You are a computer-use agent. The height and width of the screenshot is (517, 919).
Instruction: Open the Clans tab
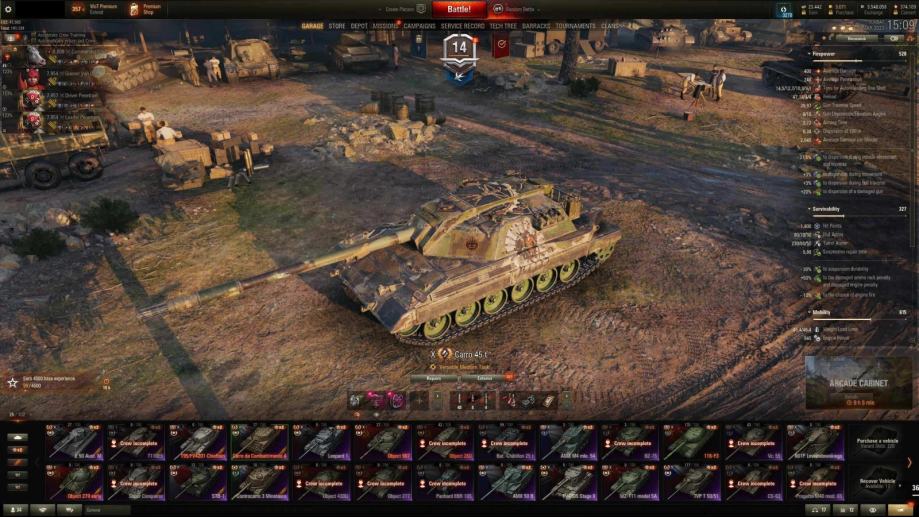(x=609, y=26)
